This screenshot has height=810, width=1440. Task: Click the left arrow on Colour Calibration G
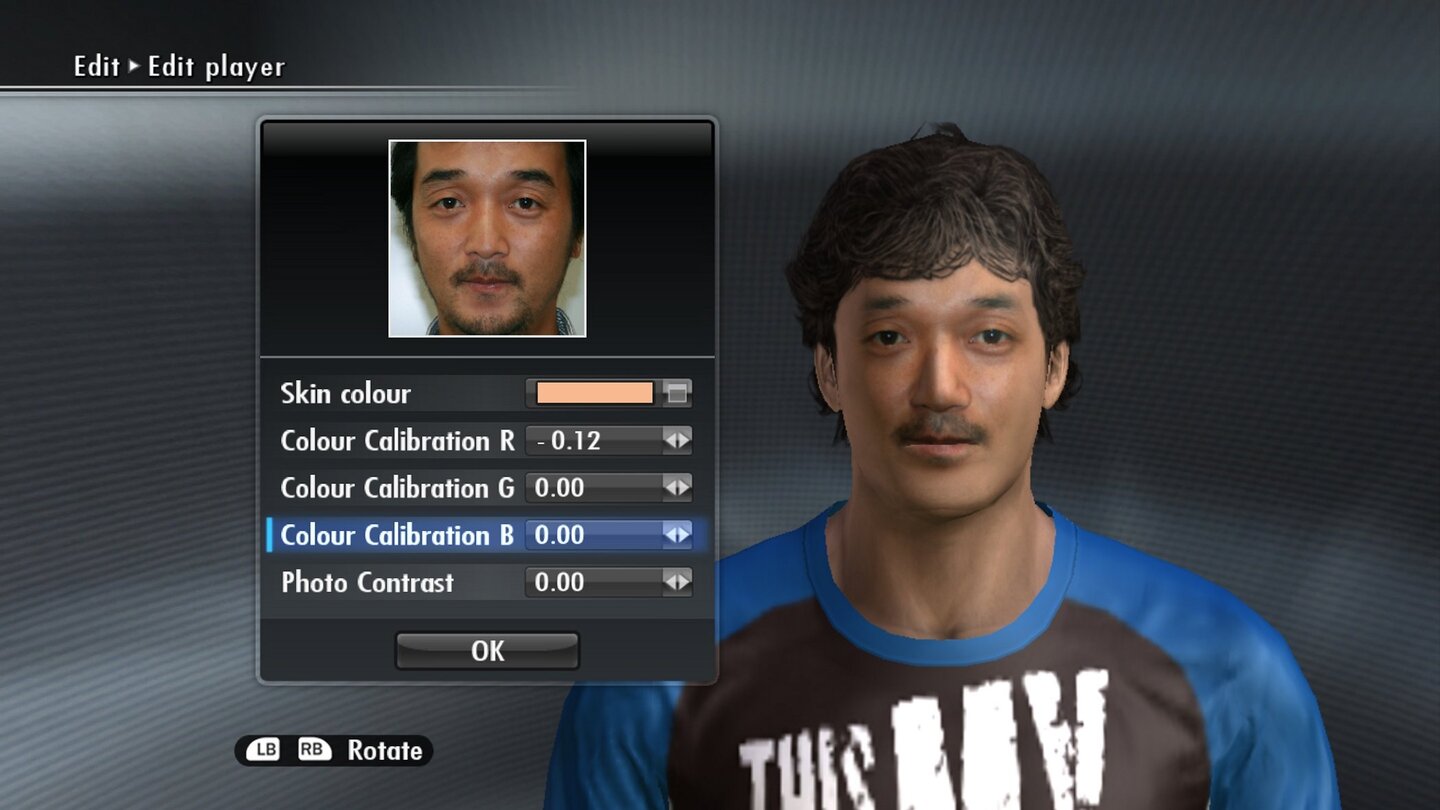[669, 488]
